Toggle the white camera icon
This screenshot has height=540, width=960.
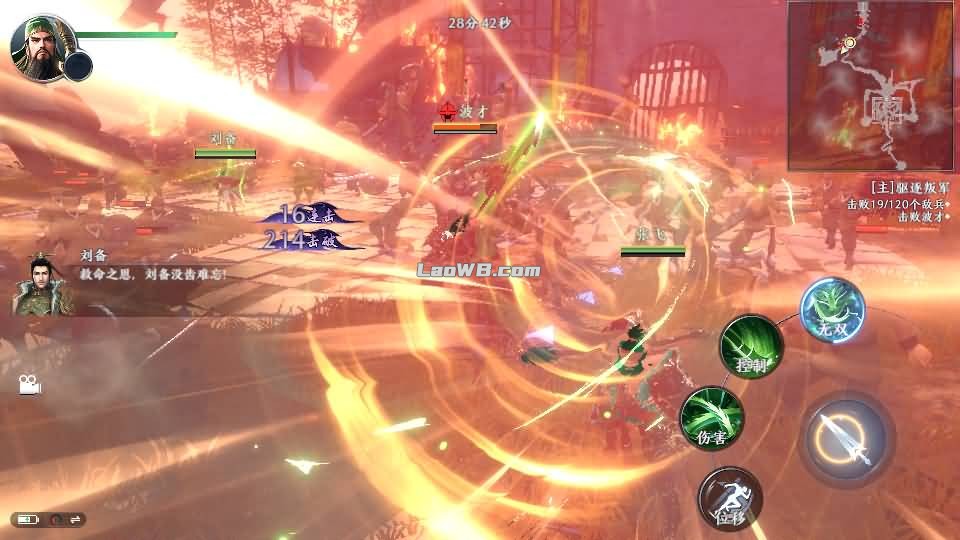pos(27,384)
